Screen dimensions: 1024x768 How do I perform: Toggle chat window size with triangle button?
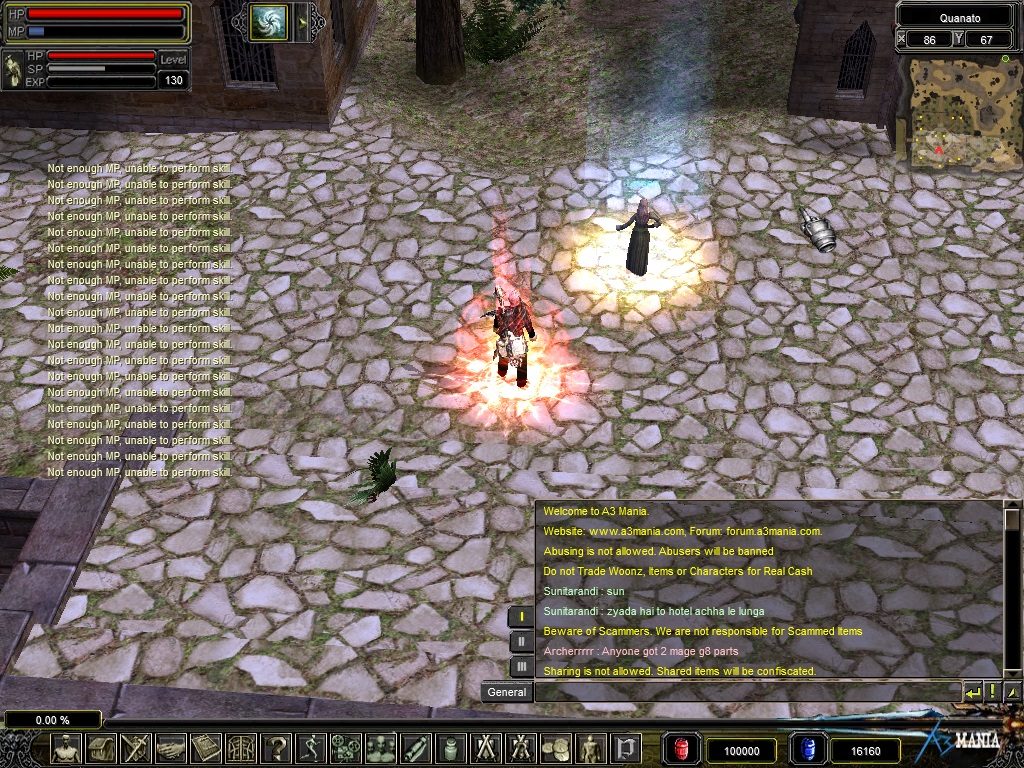click(1012, 692)
